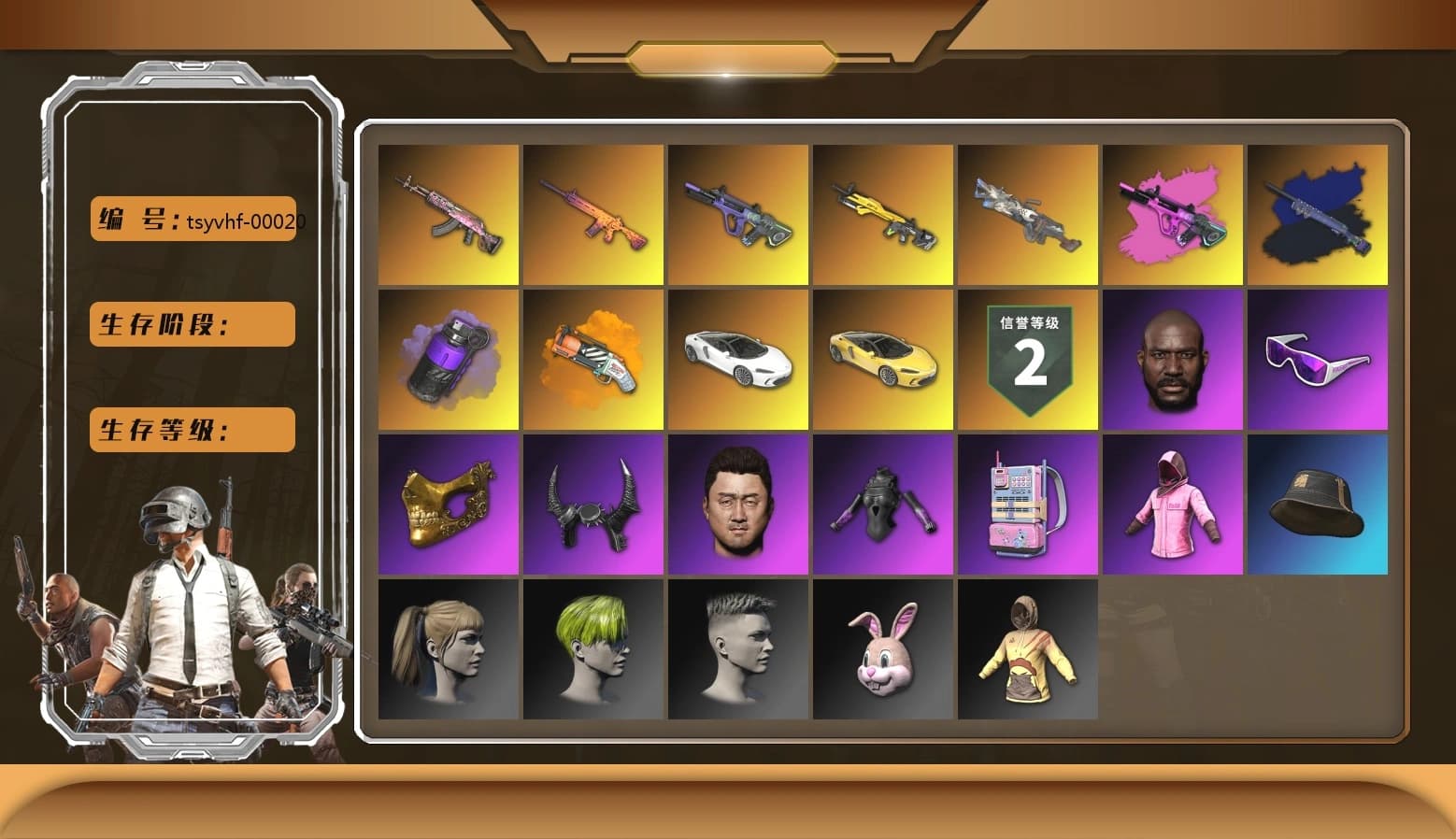1456x839 pixels.
Task: Open the pink hooded jacket cosmetic
Action: [x=1173, y=504]
